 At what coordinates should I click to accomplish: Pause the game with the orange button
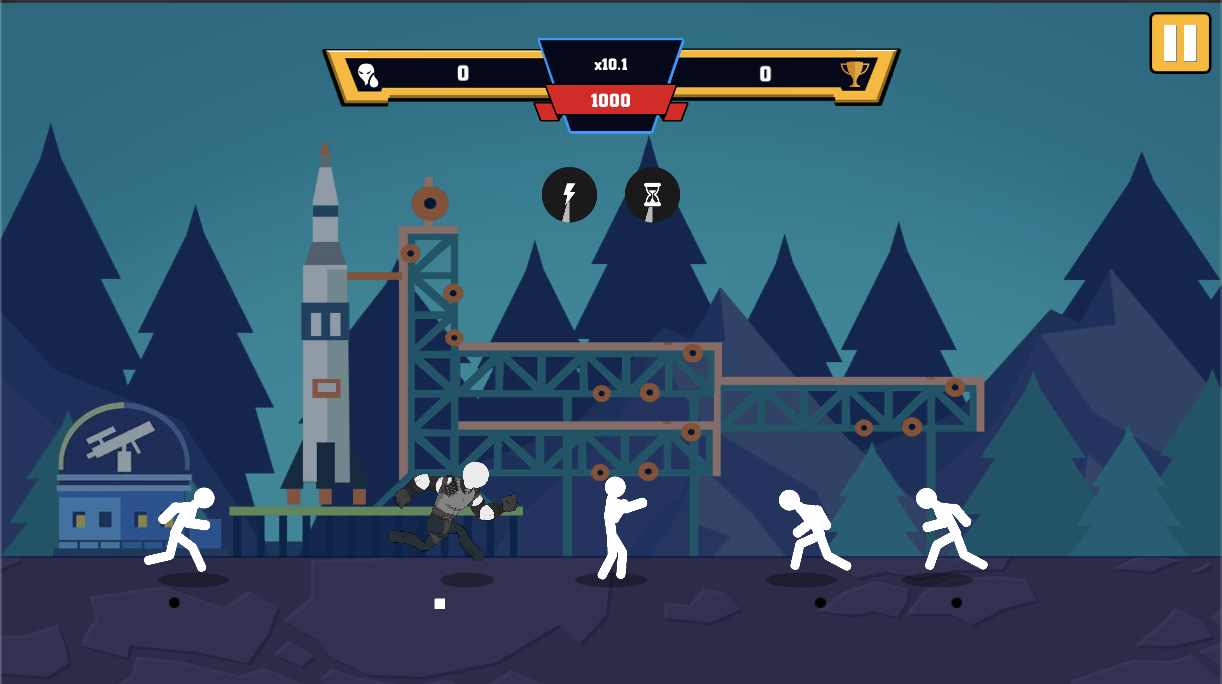1179,43
